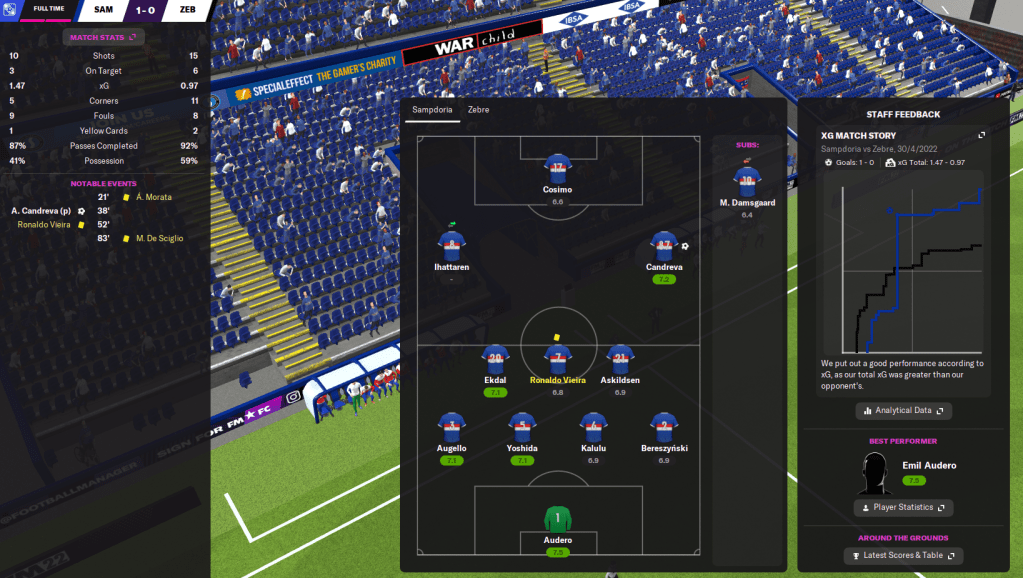Choose defender Kalulu
The height and width of the screenshot is (578, 1023).
click(x=594, y=427)
